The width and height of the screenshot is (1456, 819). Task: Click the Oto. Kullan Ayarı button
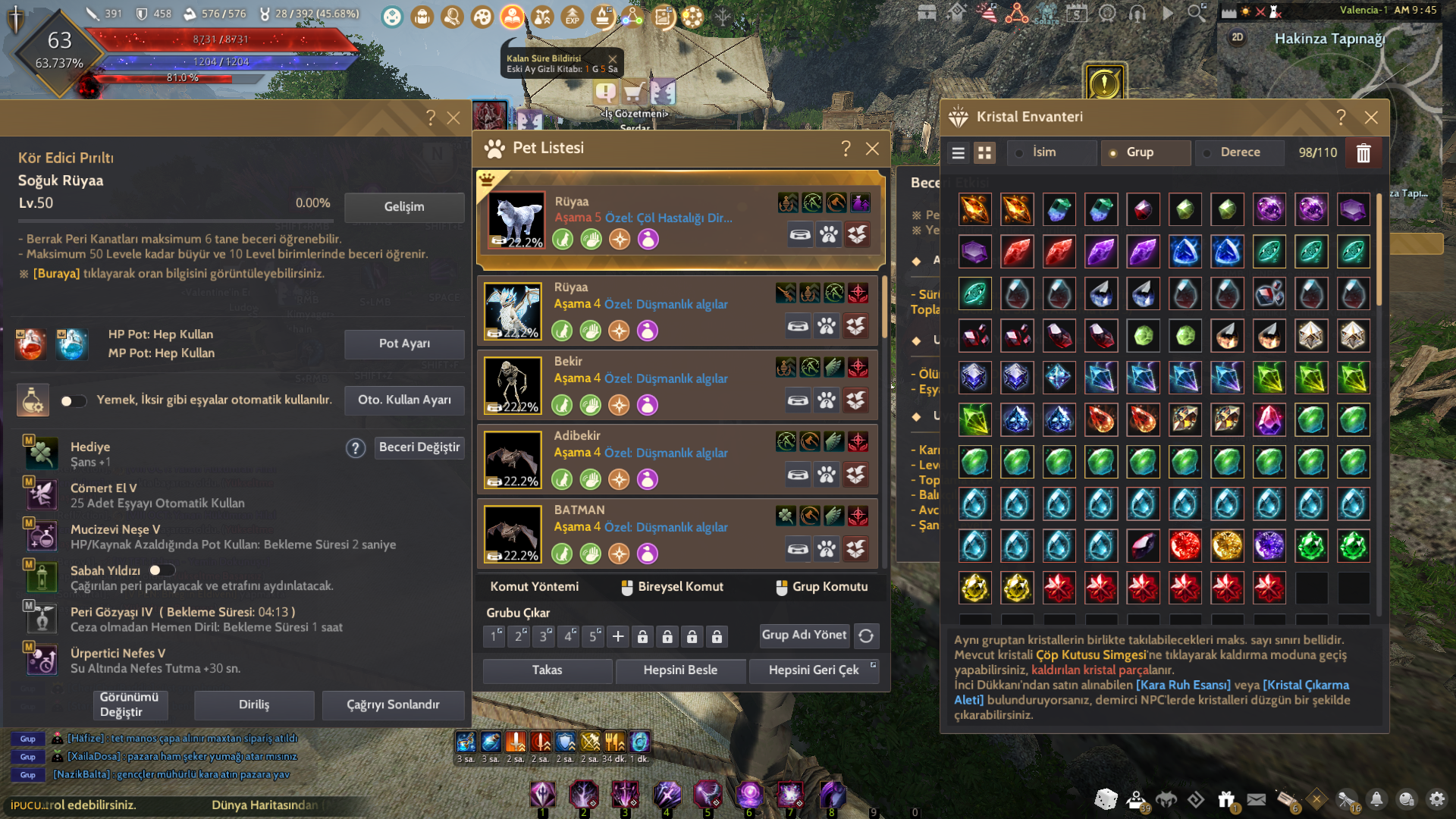pyautogui.click(x=403, y=400)
